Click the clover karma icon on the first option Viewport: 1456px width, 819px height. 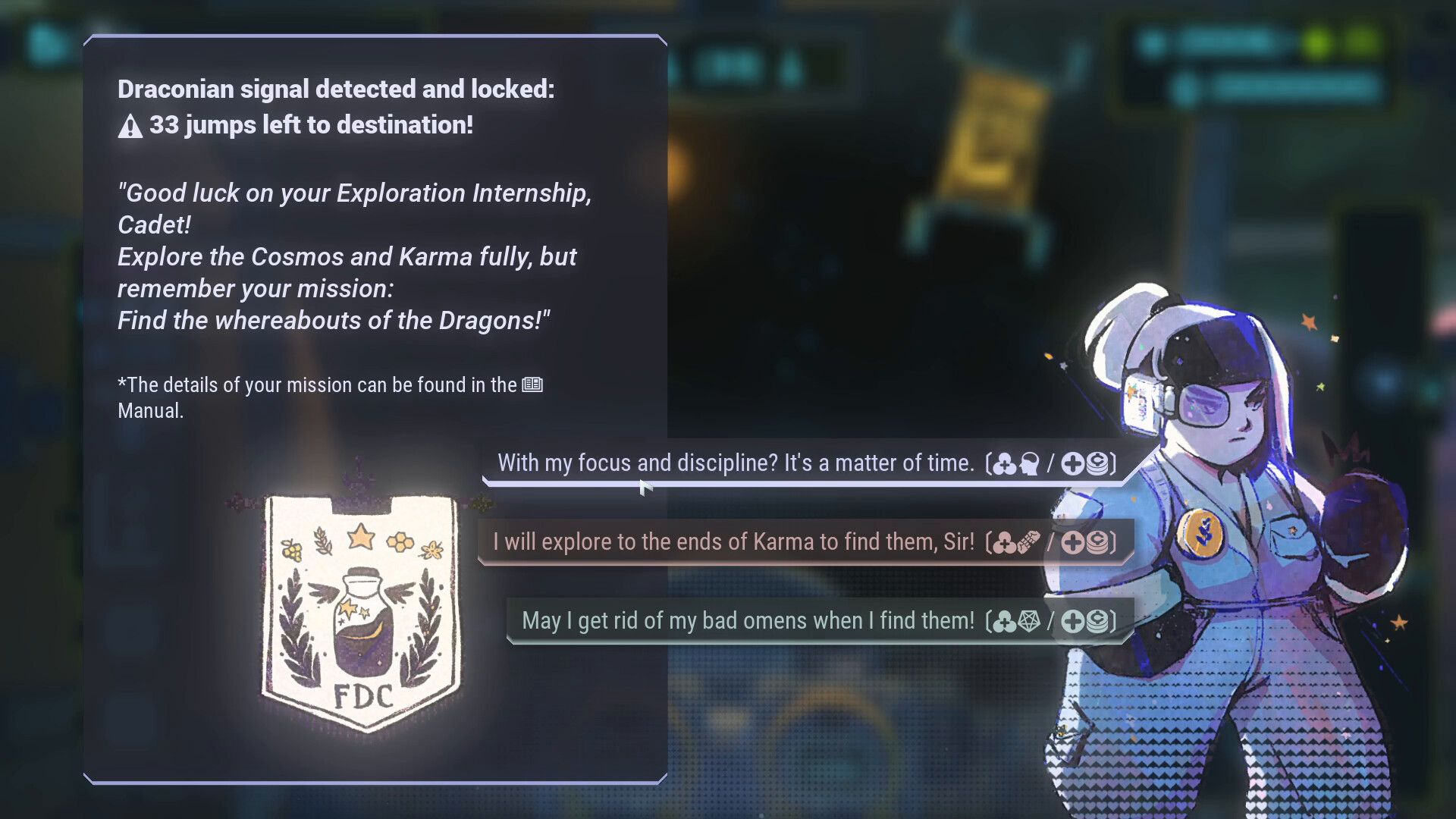(1004, 464)
